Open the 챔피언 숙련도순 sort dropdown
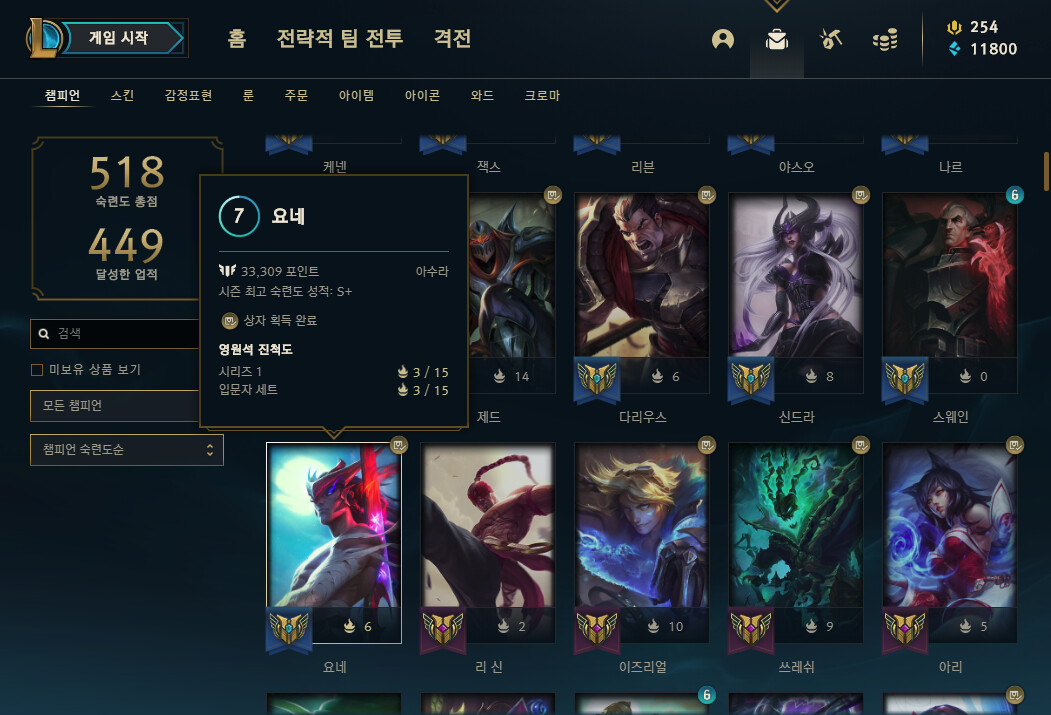 [x=127, y=450]
